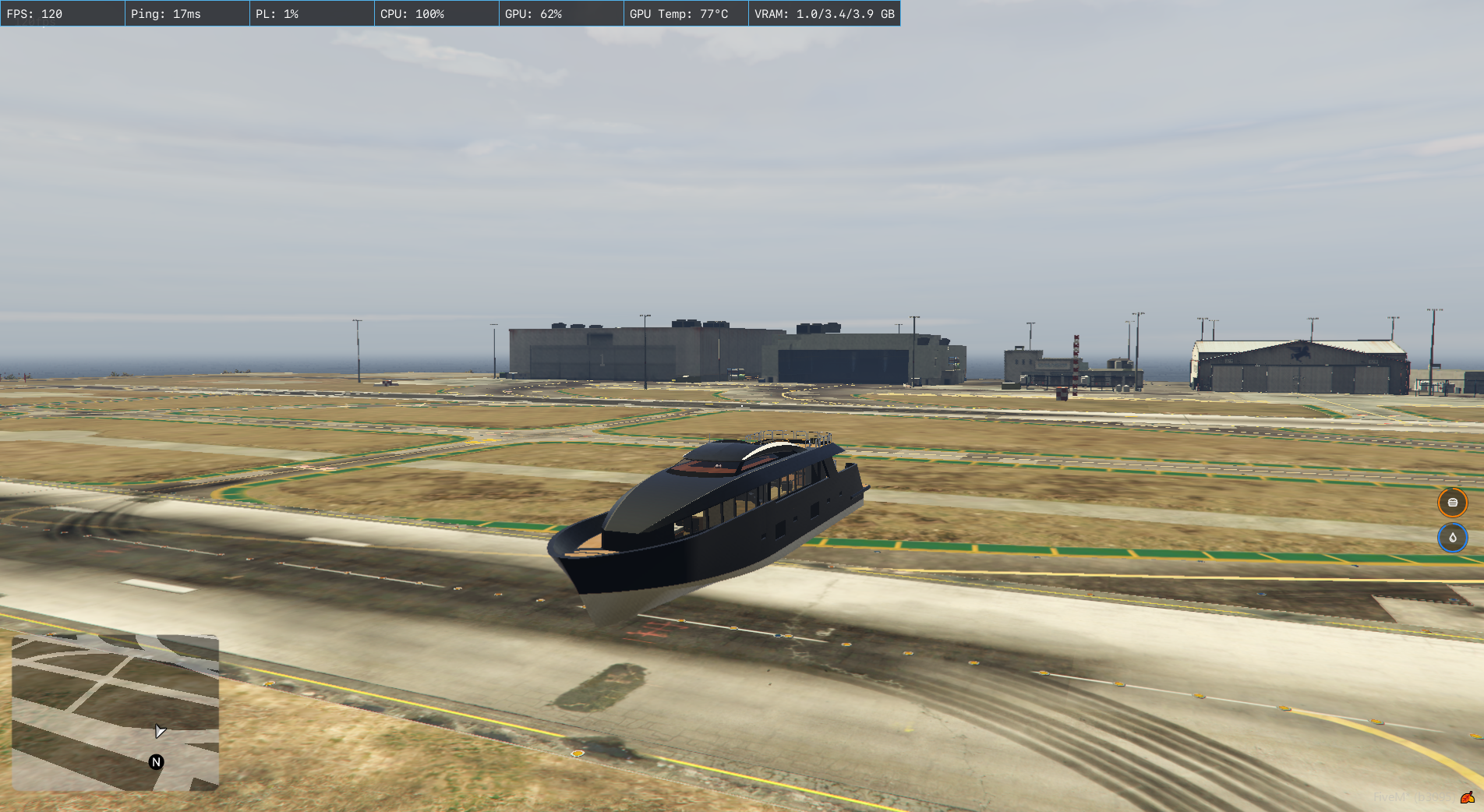The width and height of the screenshot is (1484, 812).
Task: Click the water drop thirst icon
Action: pos(1452,538)
